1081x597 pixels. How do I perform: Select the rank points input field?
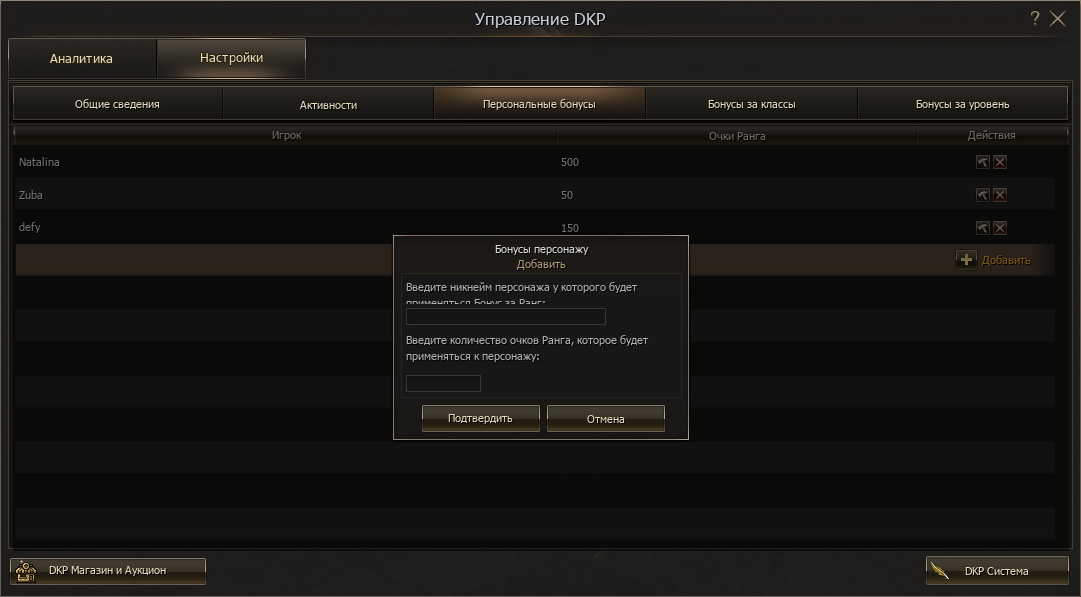pyautogui.click(x=443, y=384)
